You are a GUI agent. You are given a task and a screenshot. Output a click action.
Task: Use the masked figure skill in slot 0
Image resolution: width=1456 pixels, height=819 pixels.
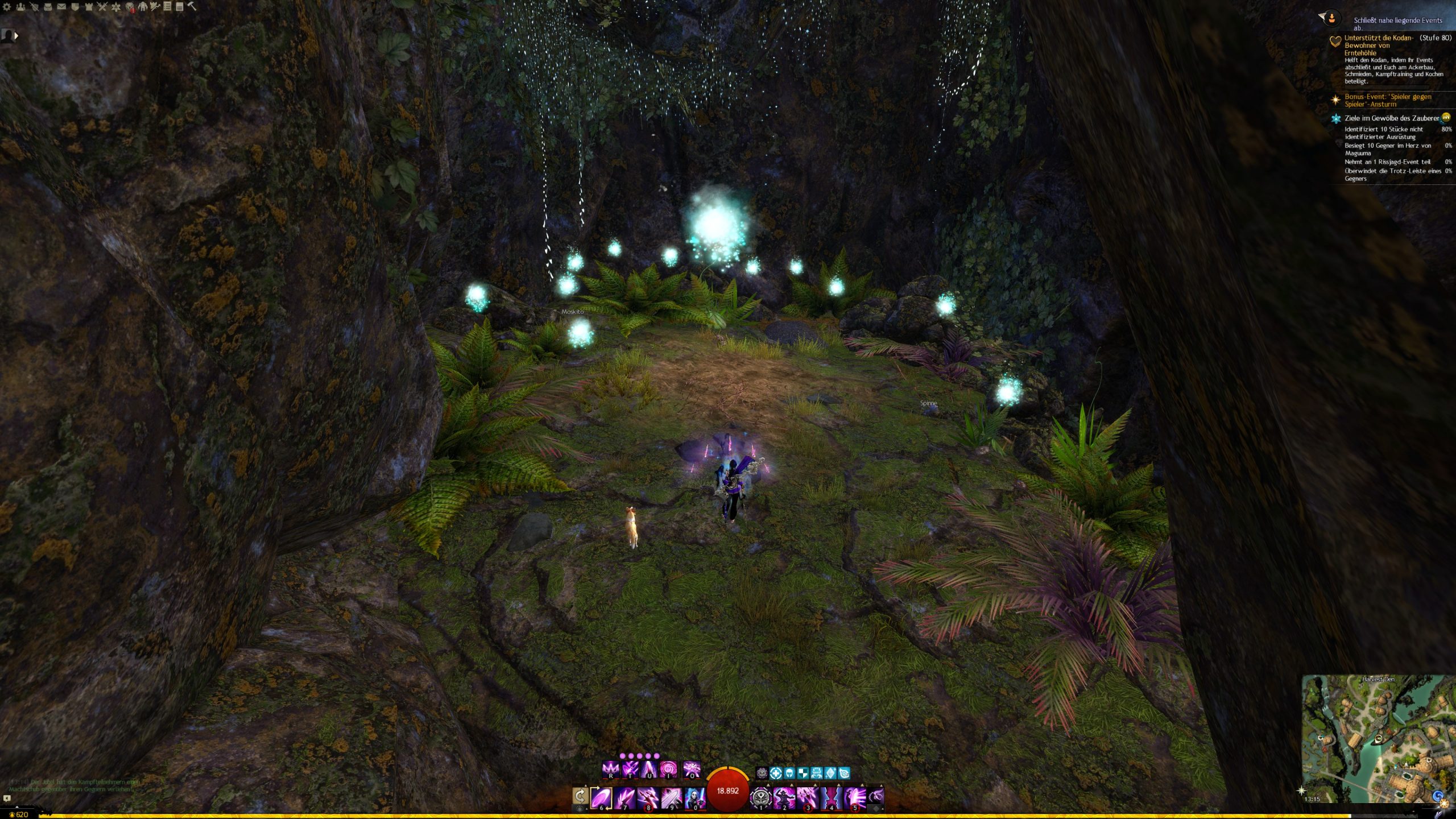[694, 797]
